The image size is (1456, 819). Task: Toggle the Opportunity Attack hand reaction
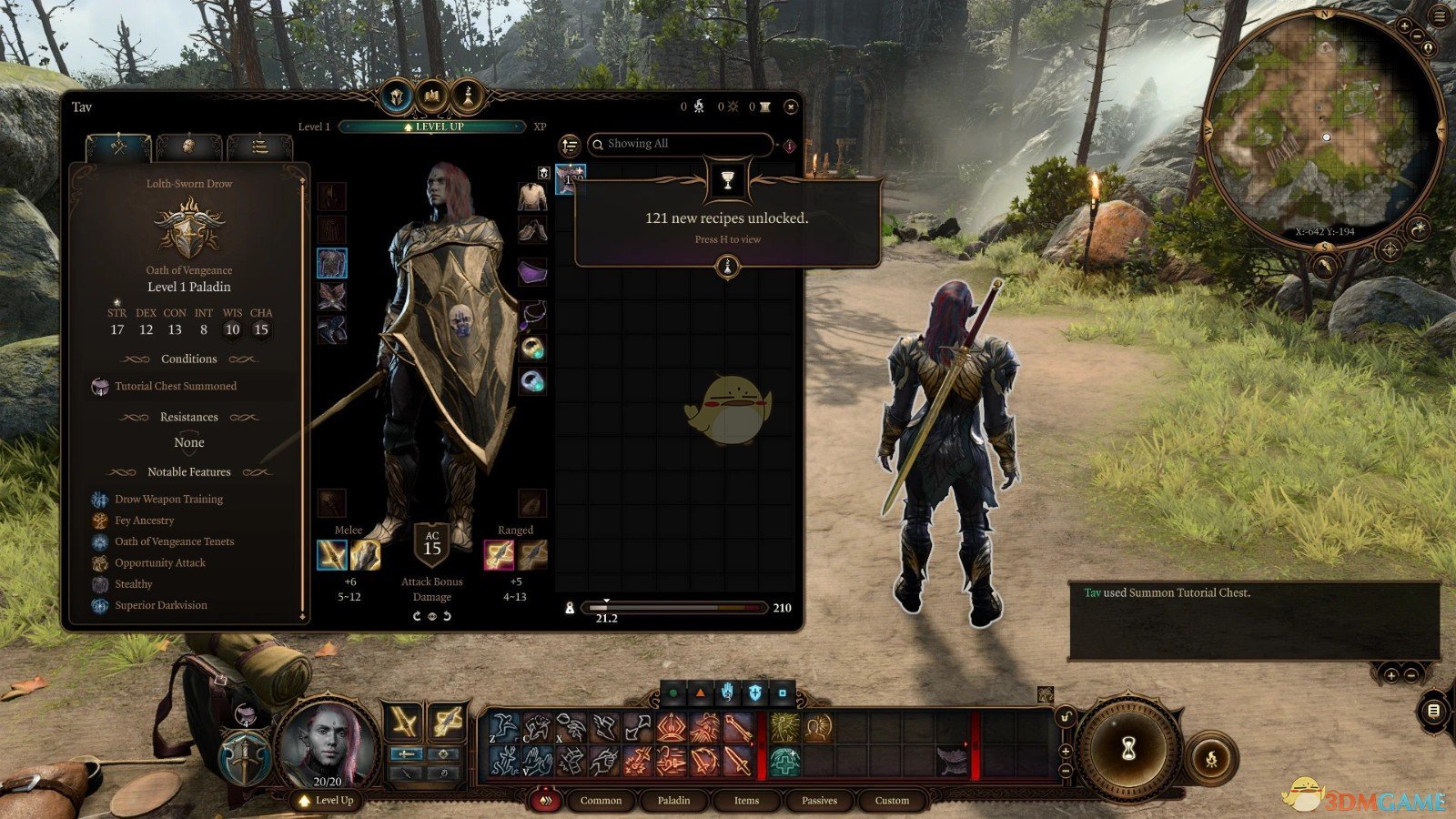726,692
